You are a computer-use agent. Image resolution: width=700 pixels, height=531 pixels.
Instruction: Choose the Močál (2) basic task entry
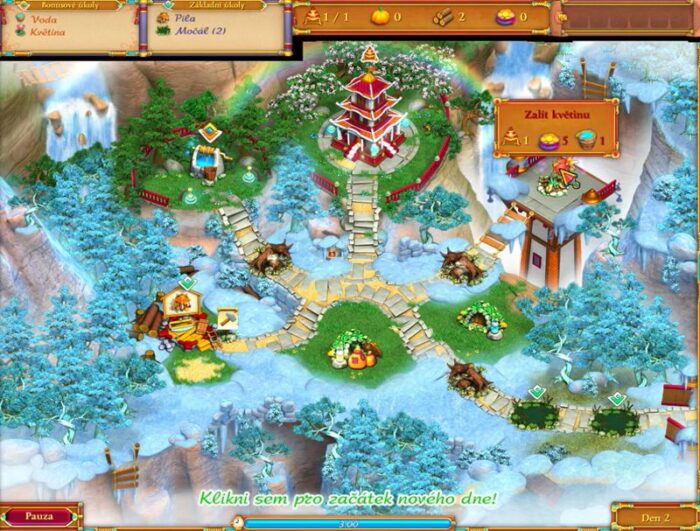[x=199, y=32]
